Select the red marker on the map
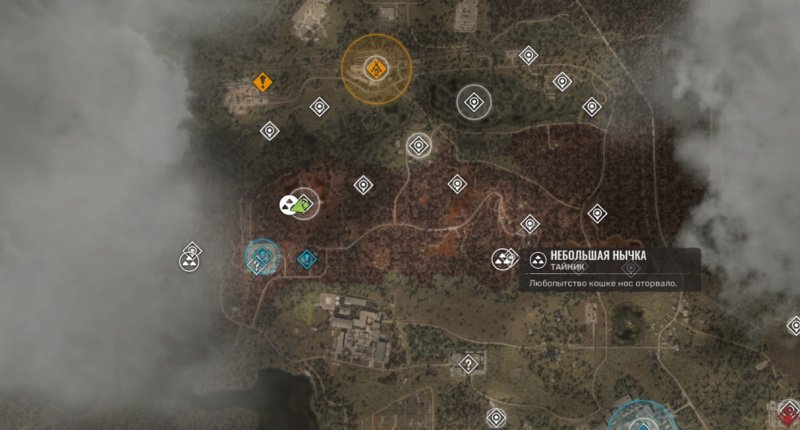This screenshot has width=800, height=430. pyautogui.click(x=789, y=410)
